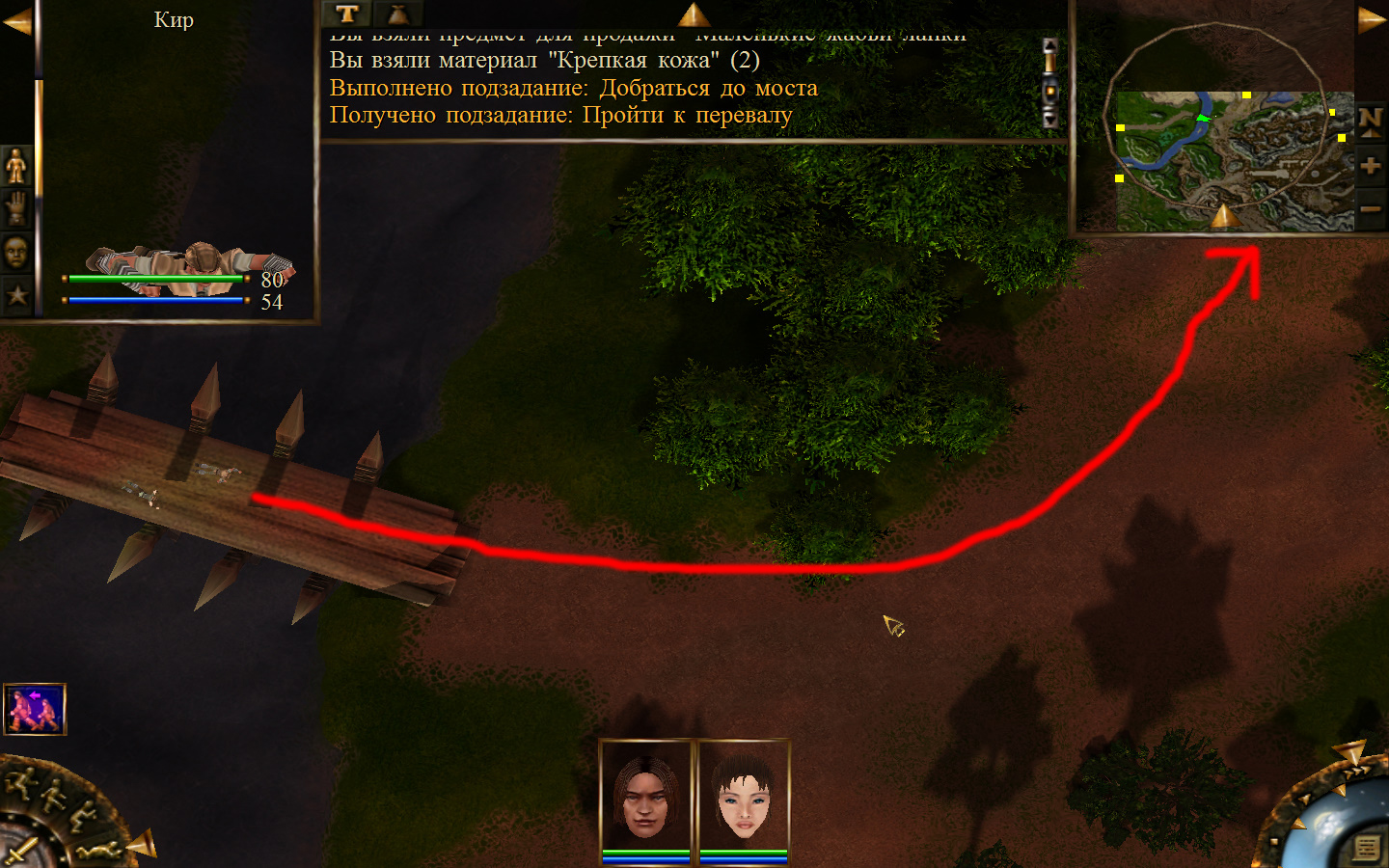The width and height of the screenshot is (1389, 868).
Task: Activate the purple two-figures follow icon
Action: click(35, 709)
